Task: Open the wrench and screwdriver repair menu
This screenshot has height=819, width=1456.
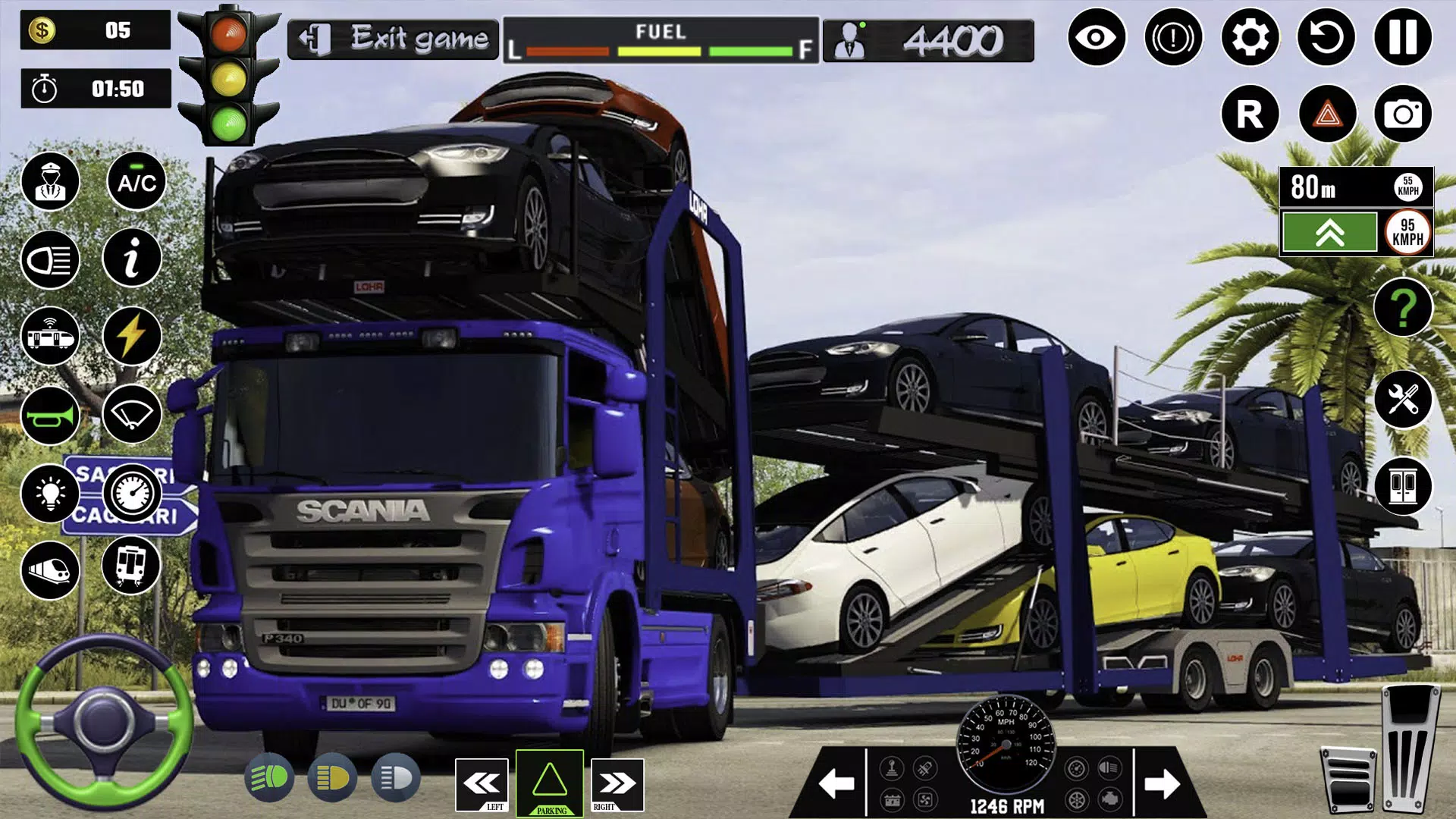Action: (1403, 399)
